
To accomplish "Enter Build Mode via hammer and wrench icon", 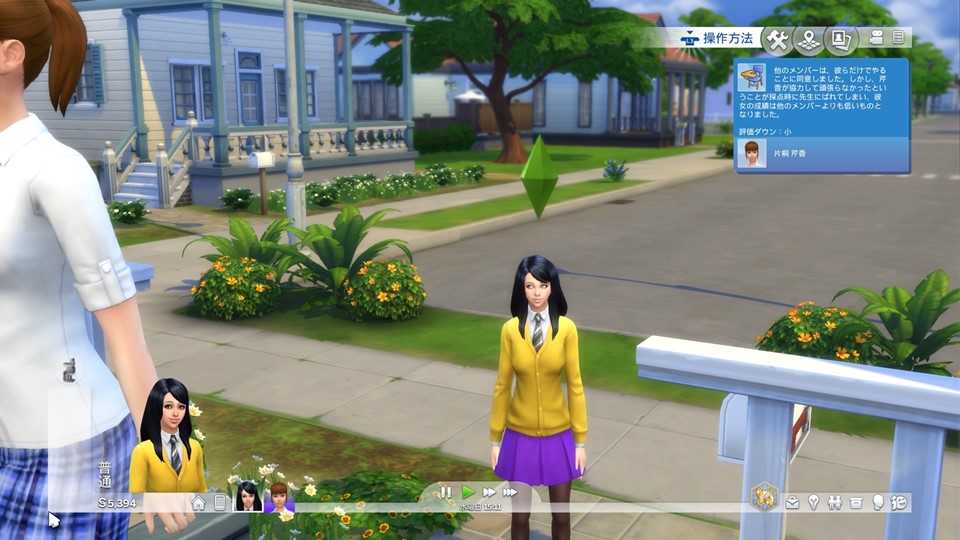I will [777, 40].
